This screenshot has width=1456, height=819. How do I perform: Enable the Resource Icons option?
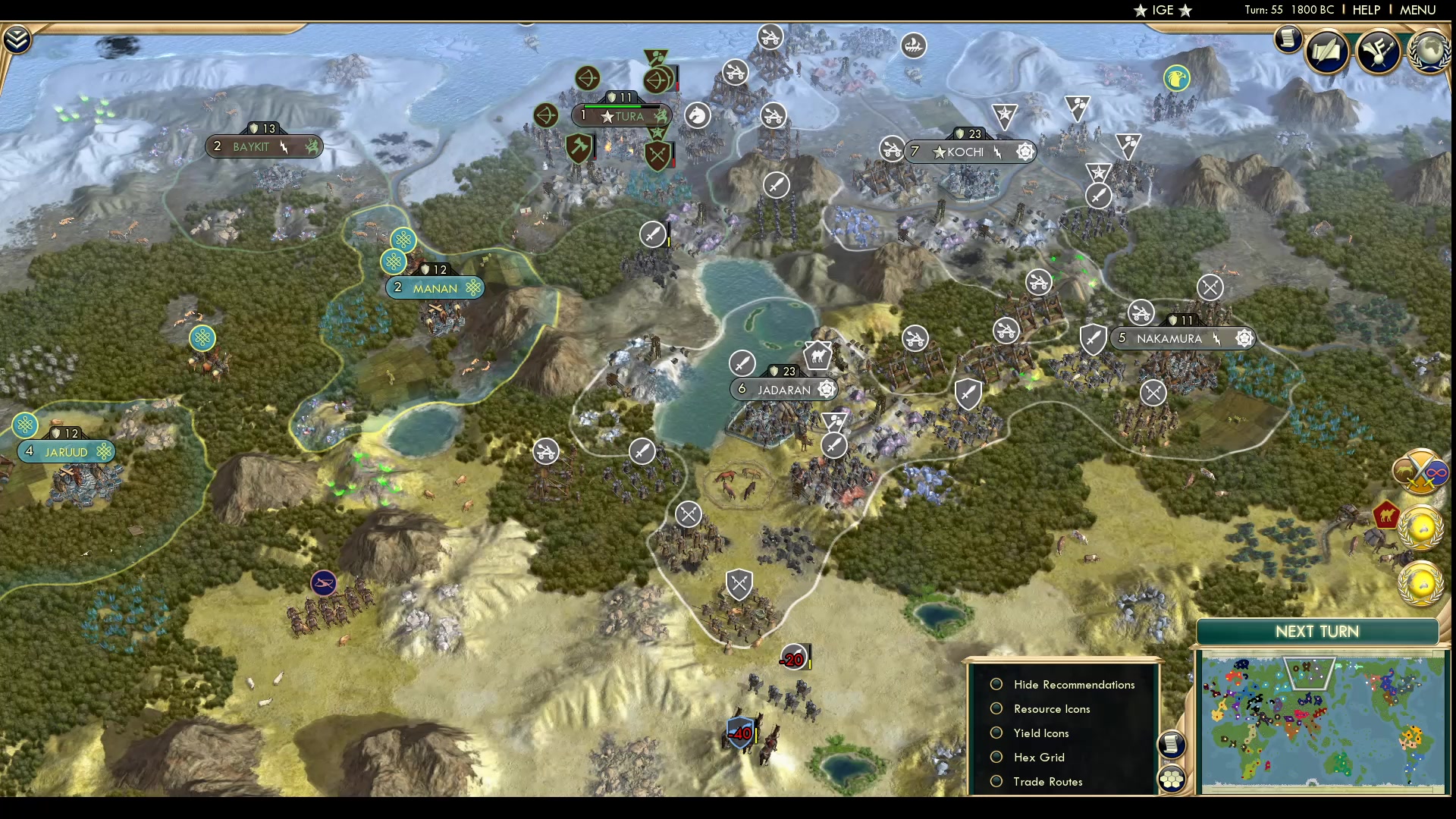[x=996, y=708]
